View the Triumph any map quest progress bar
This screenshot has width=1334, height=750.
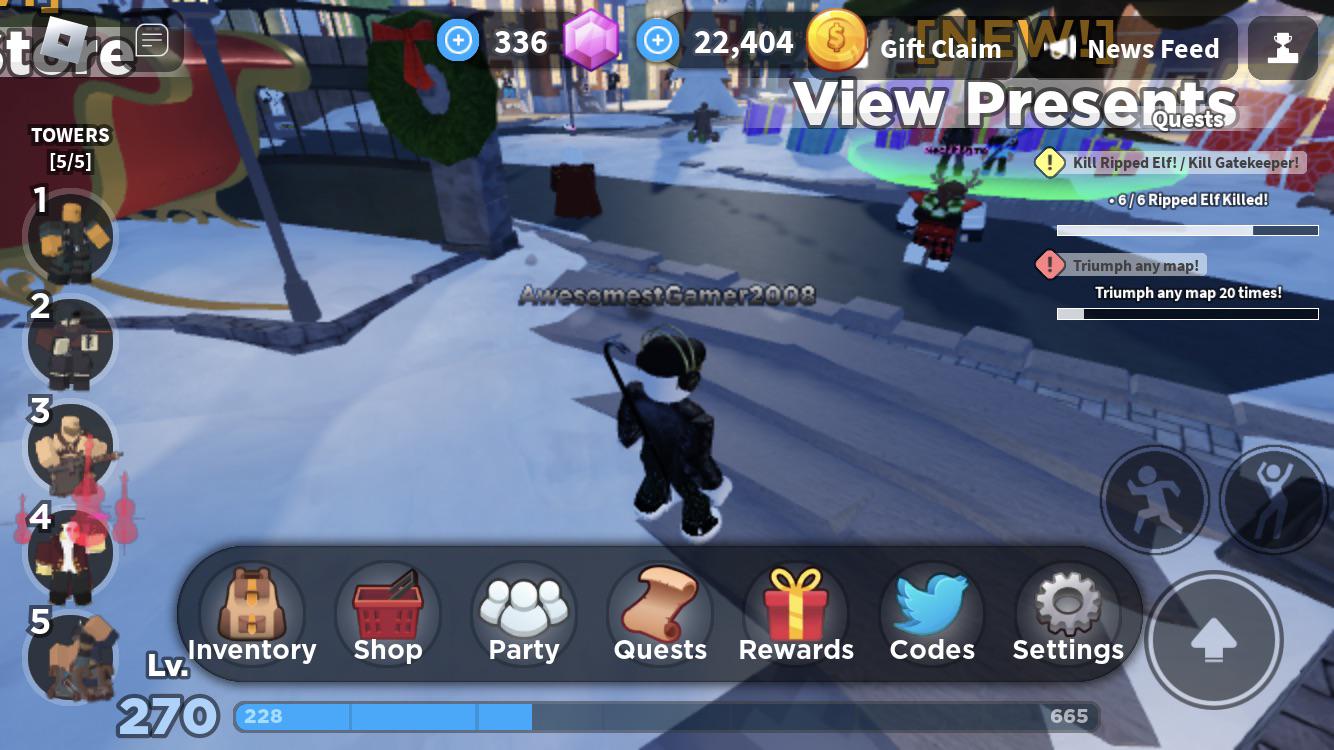click(x=1187, y=314)
